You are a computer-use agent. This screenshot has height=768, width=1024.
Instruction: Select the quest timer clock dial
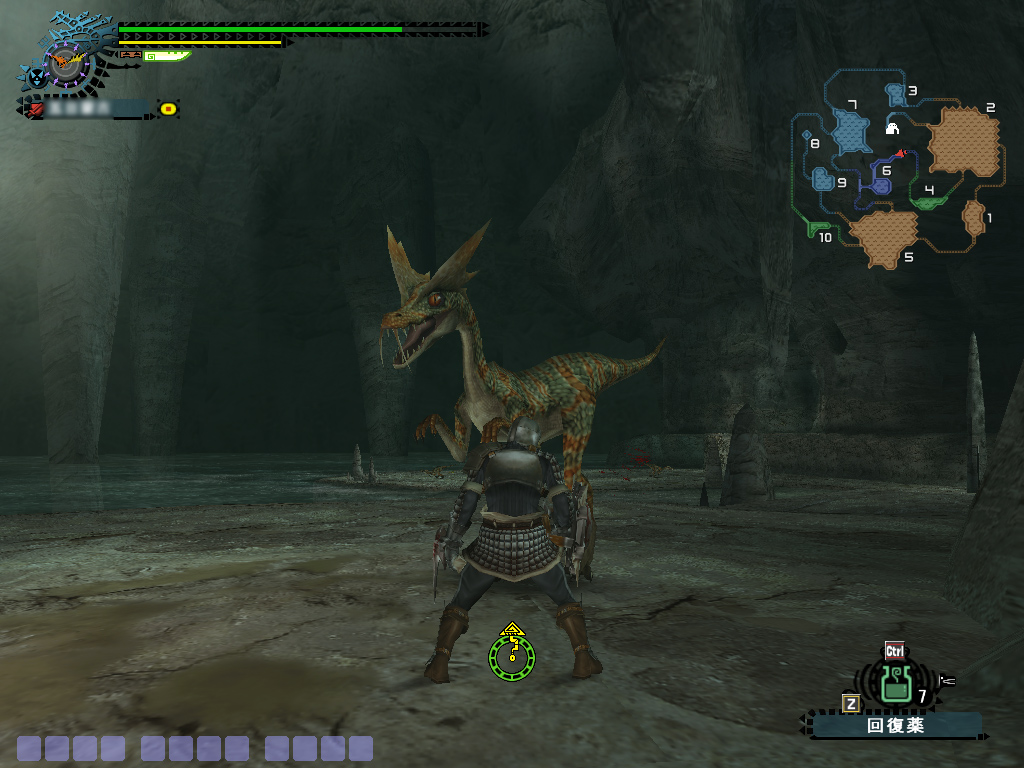[68, 65]
